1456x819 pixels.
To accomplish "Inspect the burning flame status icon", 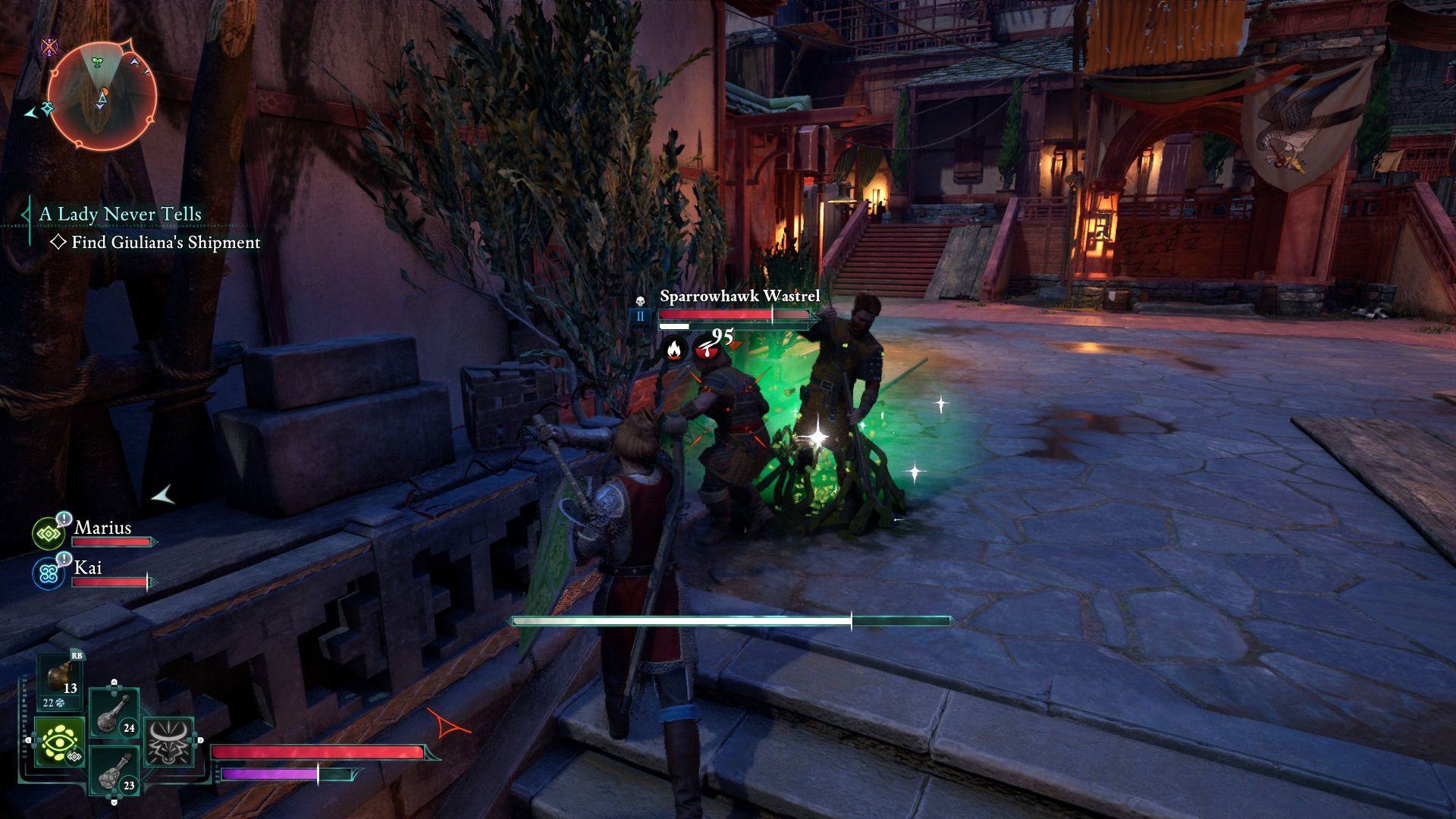I will pyautogui.click(x=673, y=350).
